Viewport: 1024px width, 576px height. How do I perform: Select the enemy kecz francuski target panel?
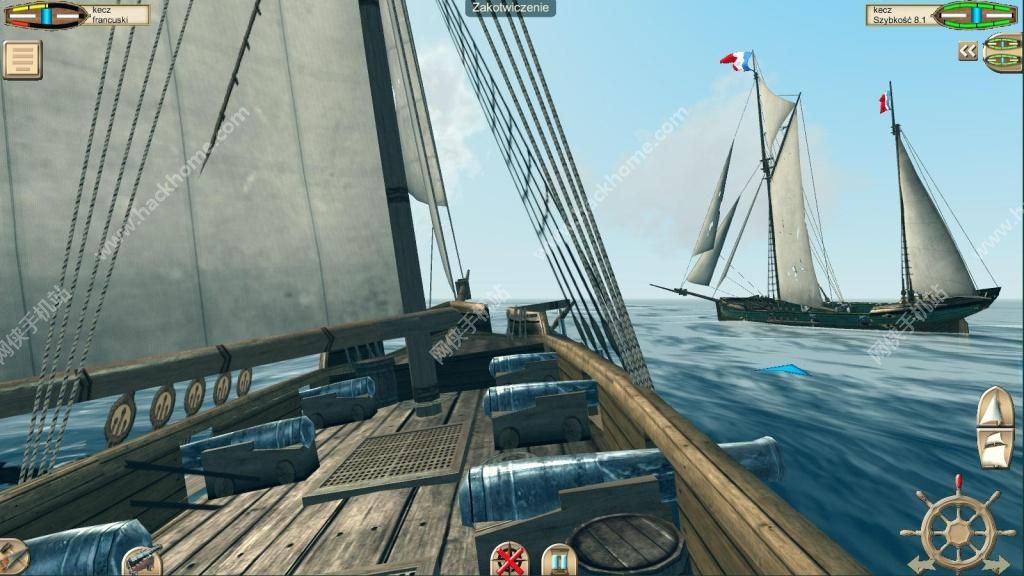click(75, 15)
